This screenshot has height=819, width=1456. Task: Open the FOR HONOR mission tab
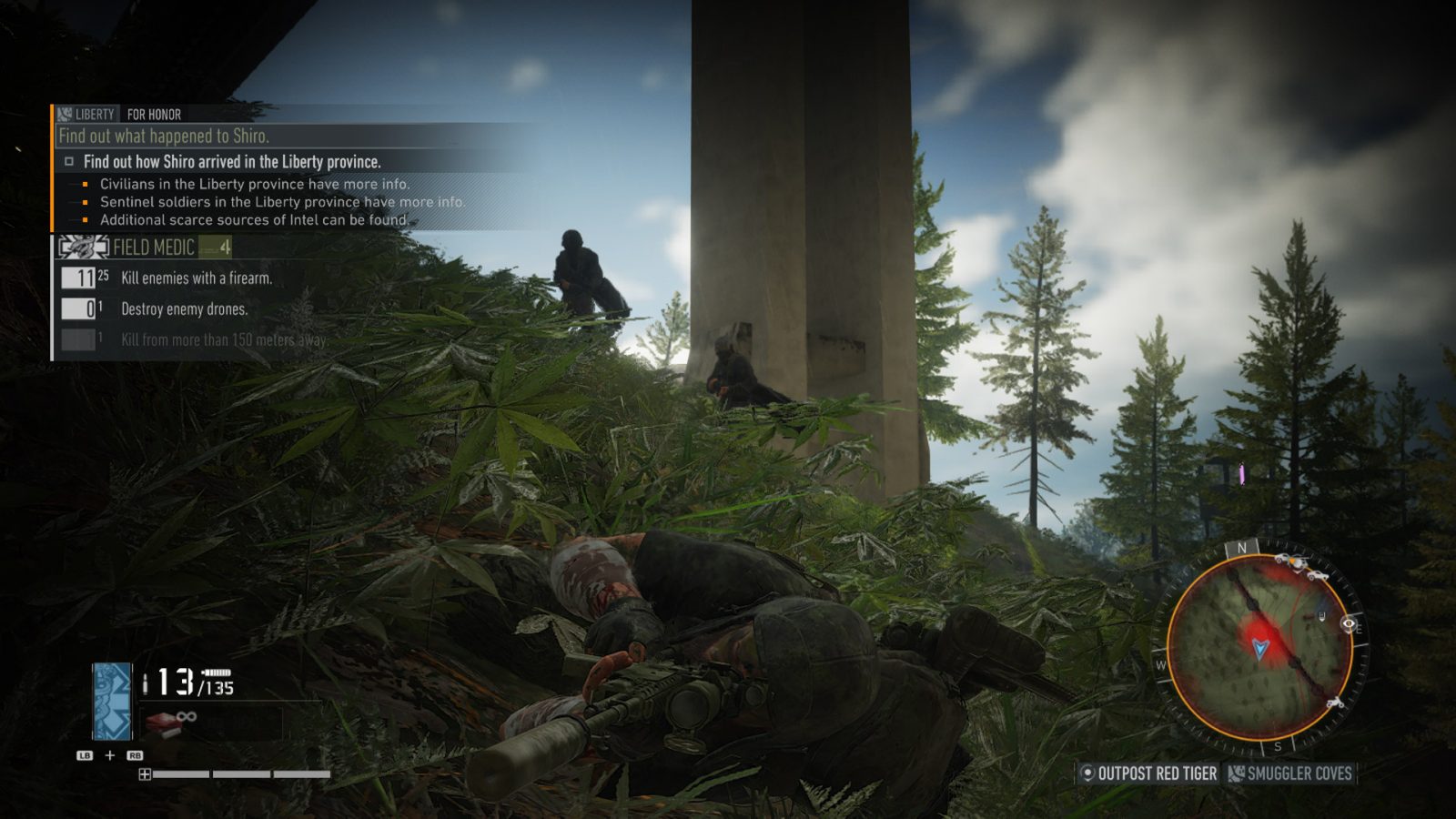pyautogui.click(x=153, y=114)
